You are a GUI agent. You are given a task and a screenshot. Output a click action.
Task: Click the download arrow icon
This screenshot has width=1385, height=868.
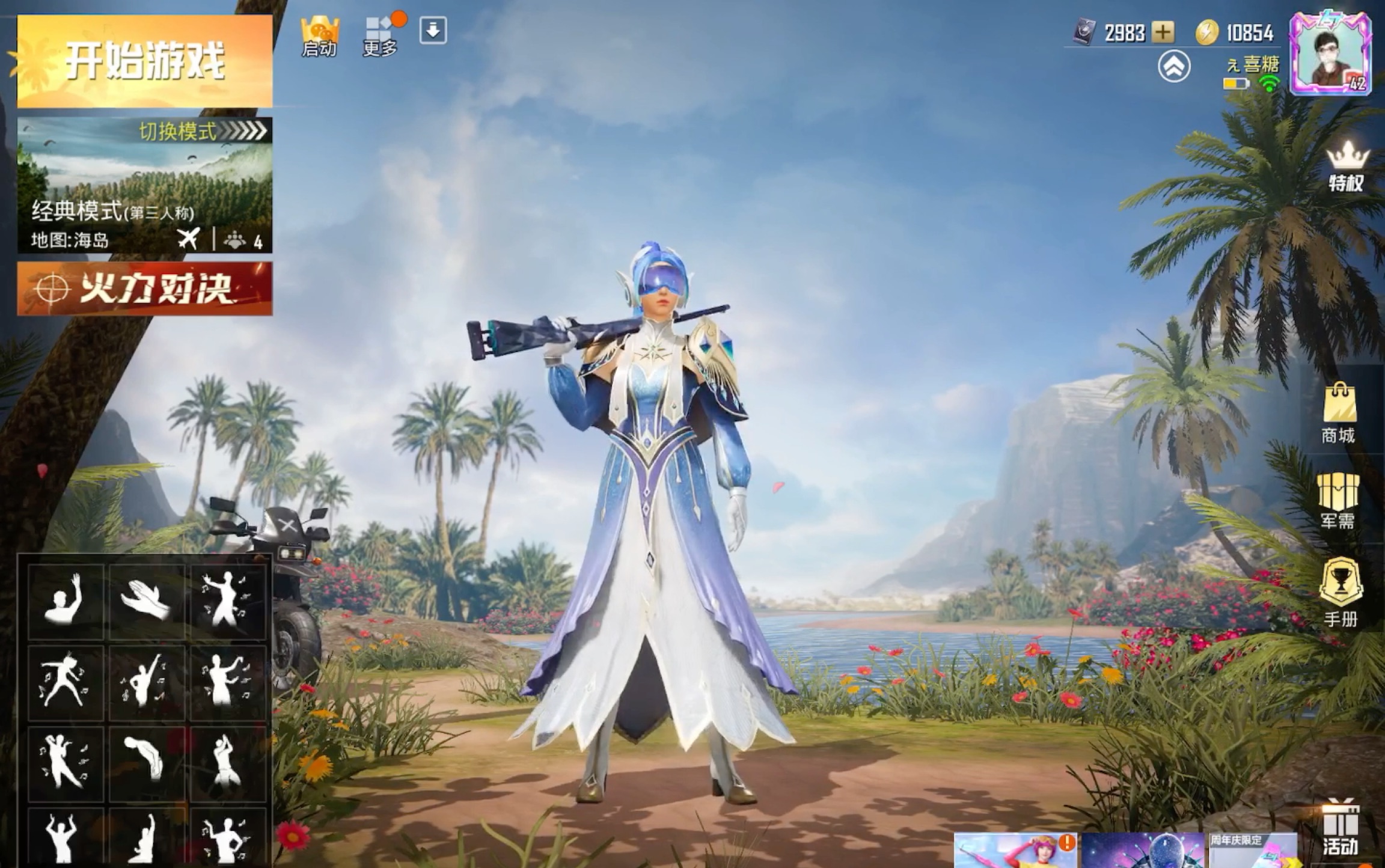point(433,30)
